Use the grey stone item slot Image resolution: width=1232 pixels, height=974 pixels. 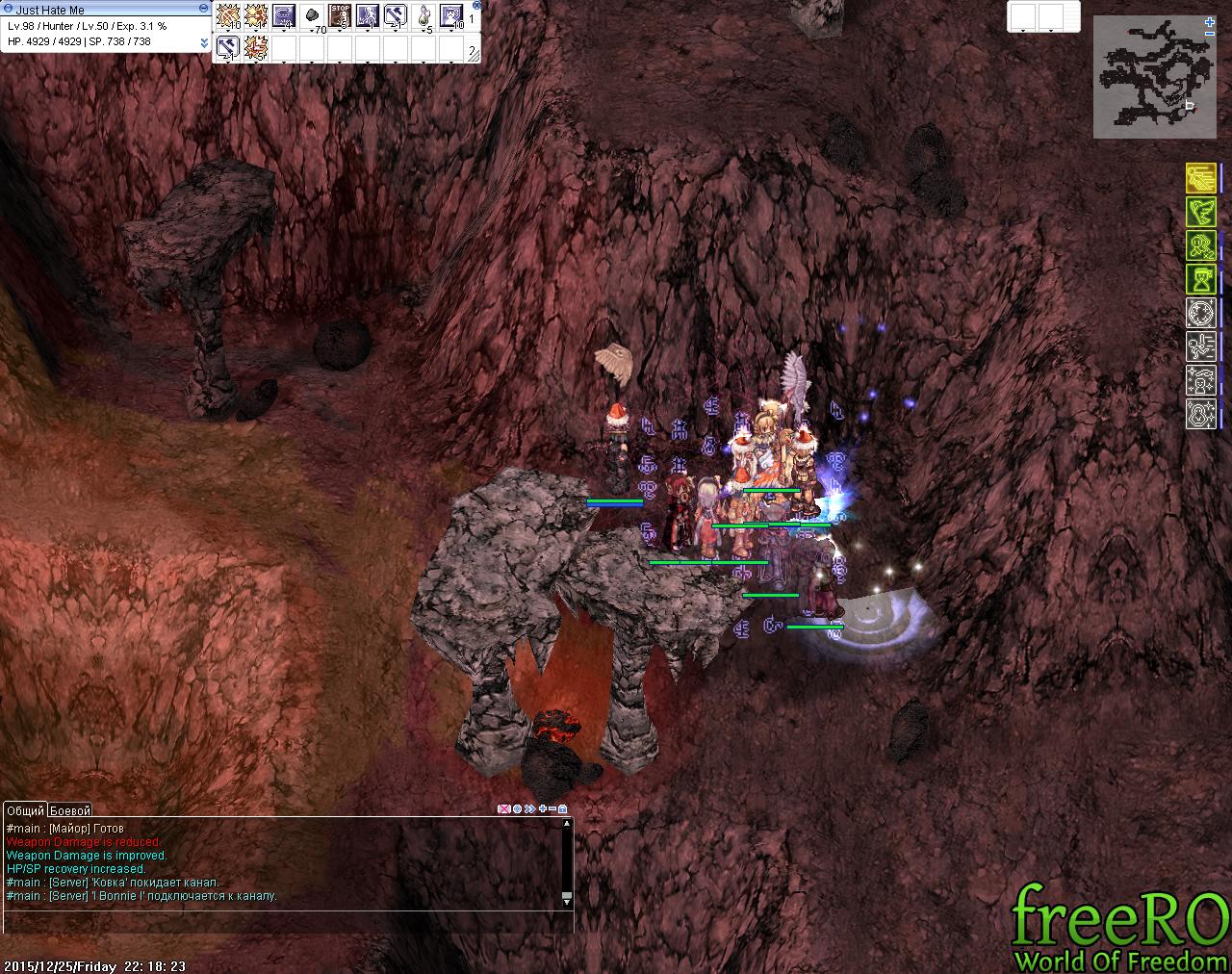pos(313,15)
